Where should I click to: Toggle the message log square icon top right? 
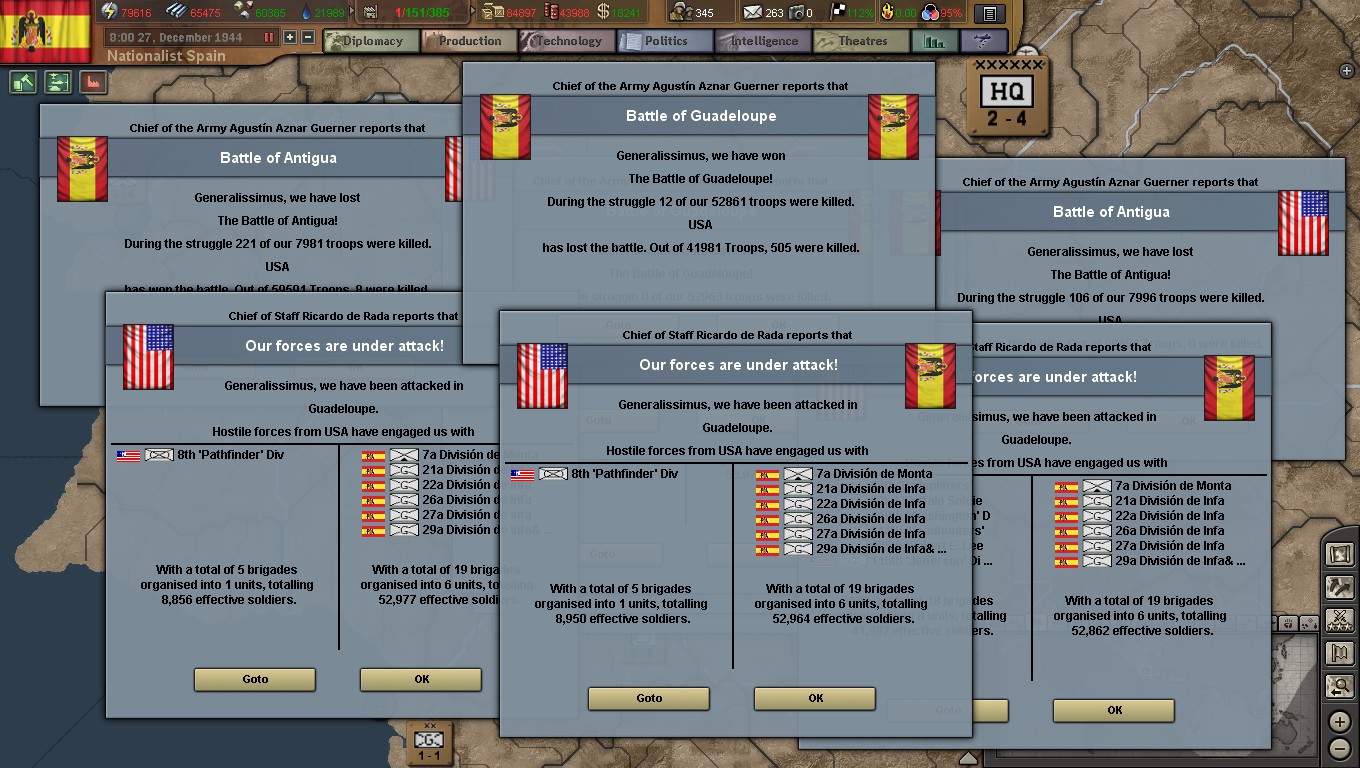click(988, 13)
